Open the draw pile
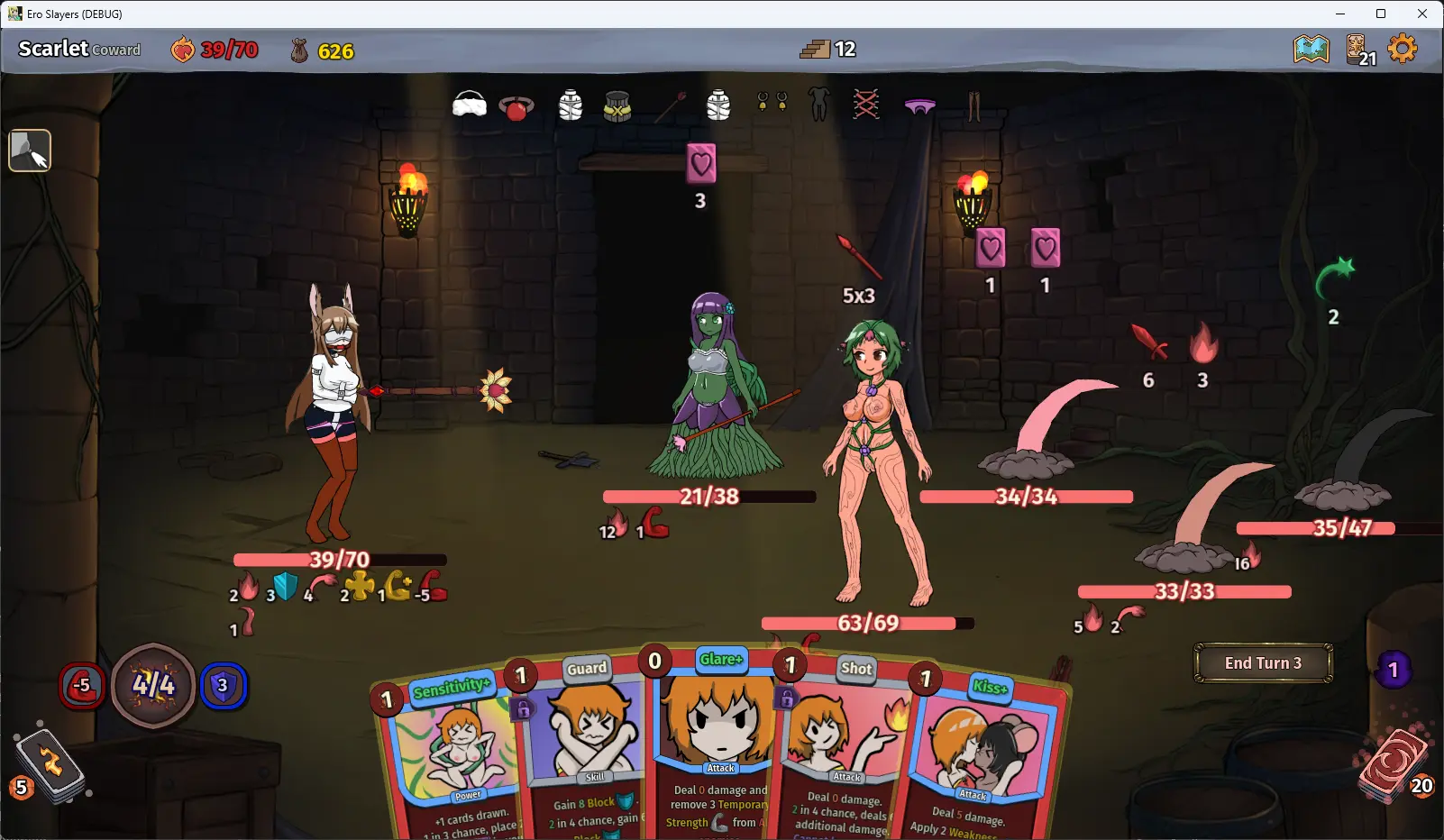 [50, 766]
